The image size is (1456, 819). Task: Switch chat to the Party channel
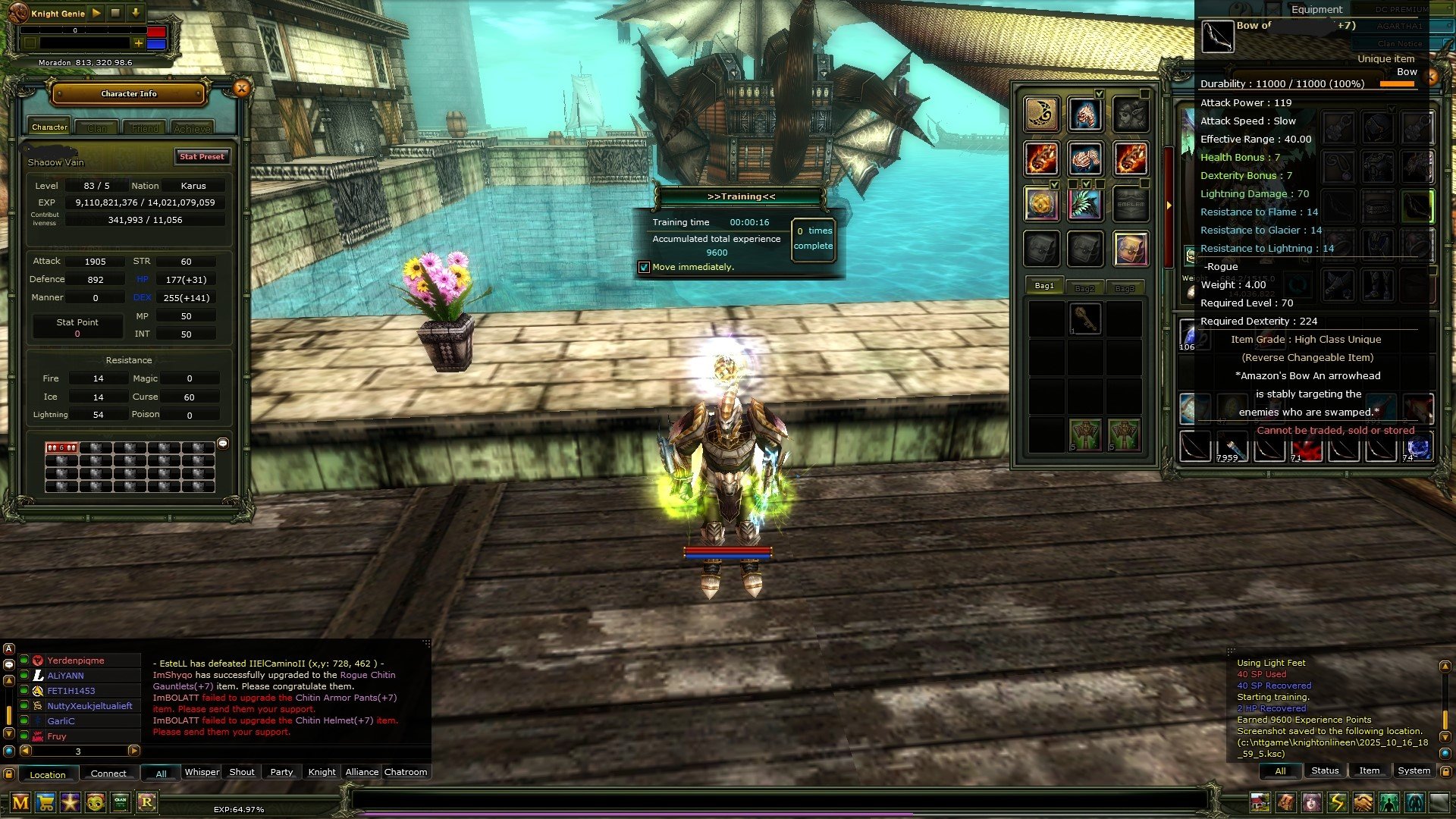[x=281, y=772]
